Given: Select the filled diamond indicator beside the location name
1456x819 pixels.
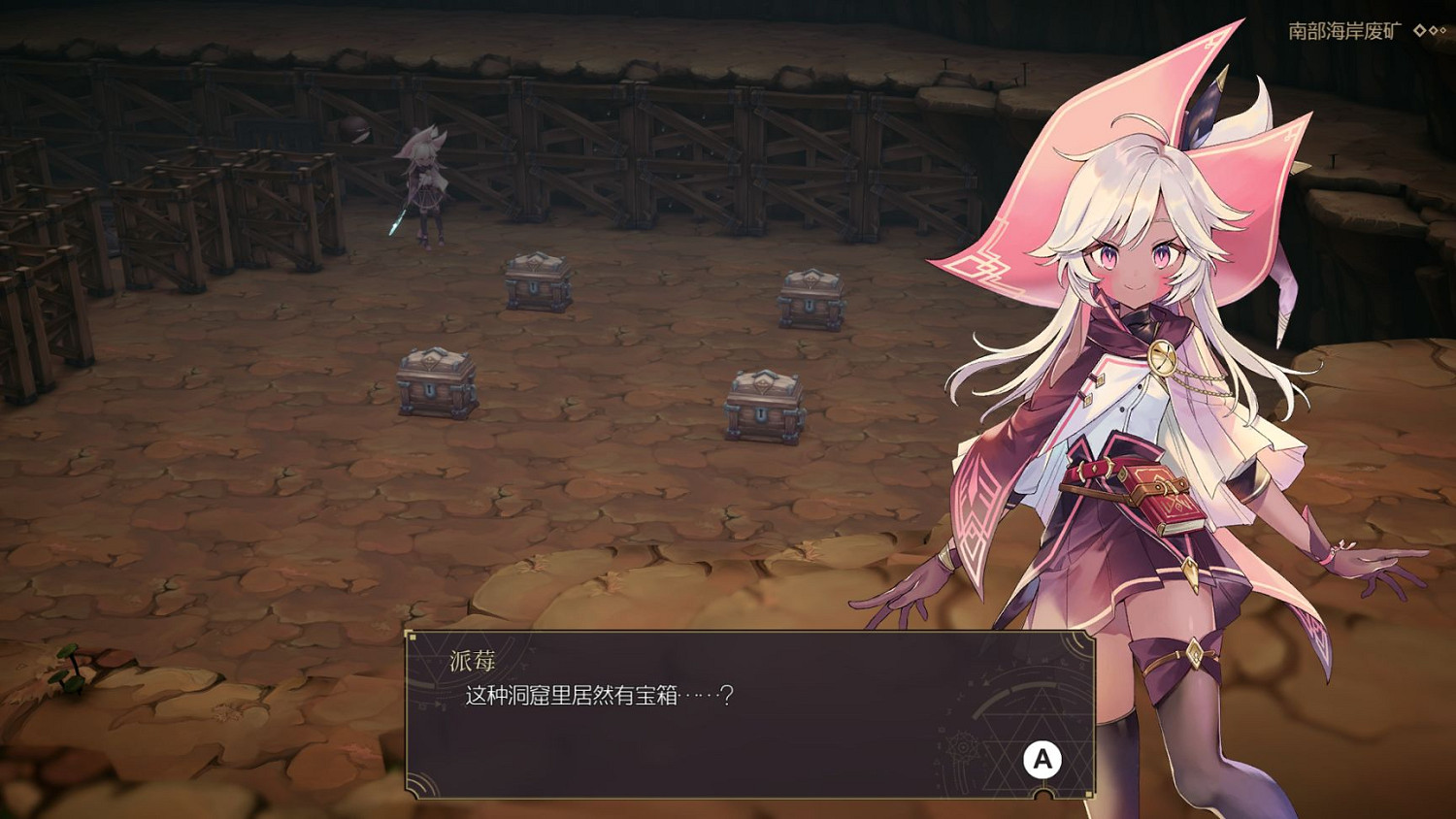Looking at the screenshot, I should tap(1420, 30).
